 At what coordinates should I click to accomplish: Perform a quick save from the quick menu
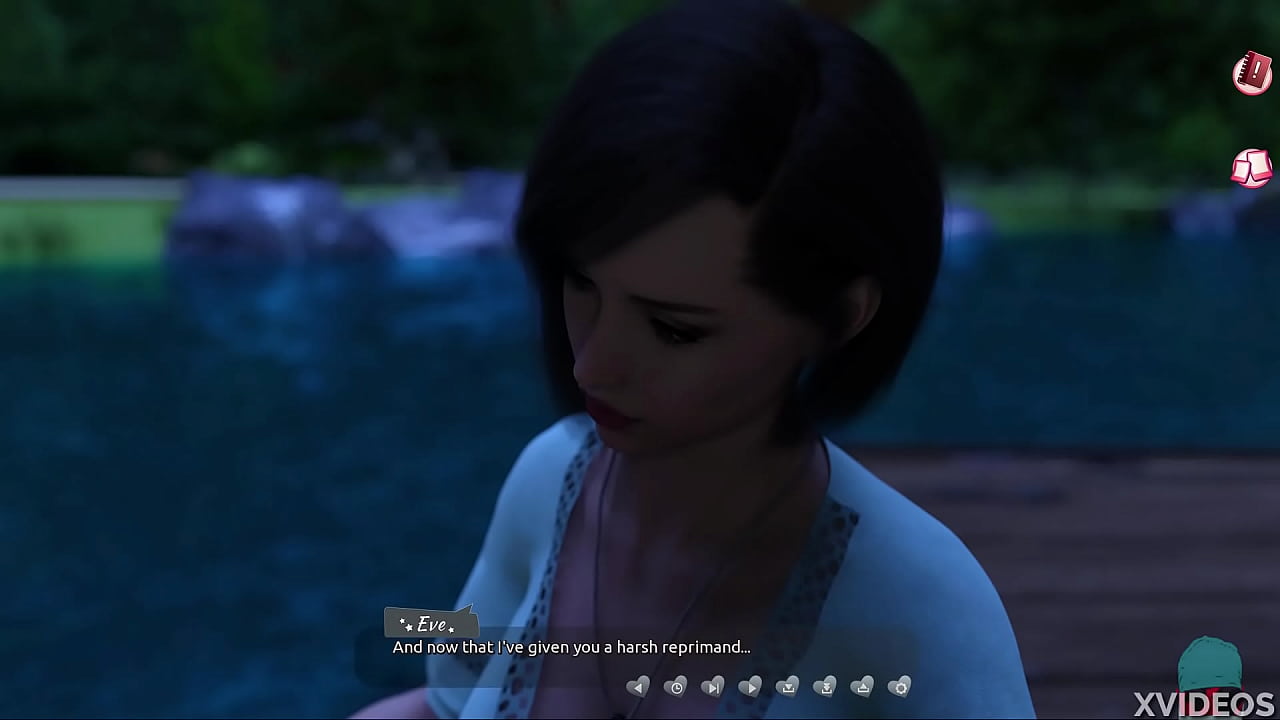pos(826,687)
